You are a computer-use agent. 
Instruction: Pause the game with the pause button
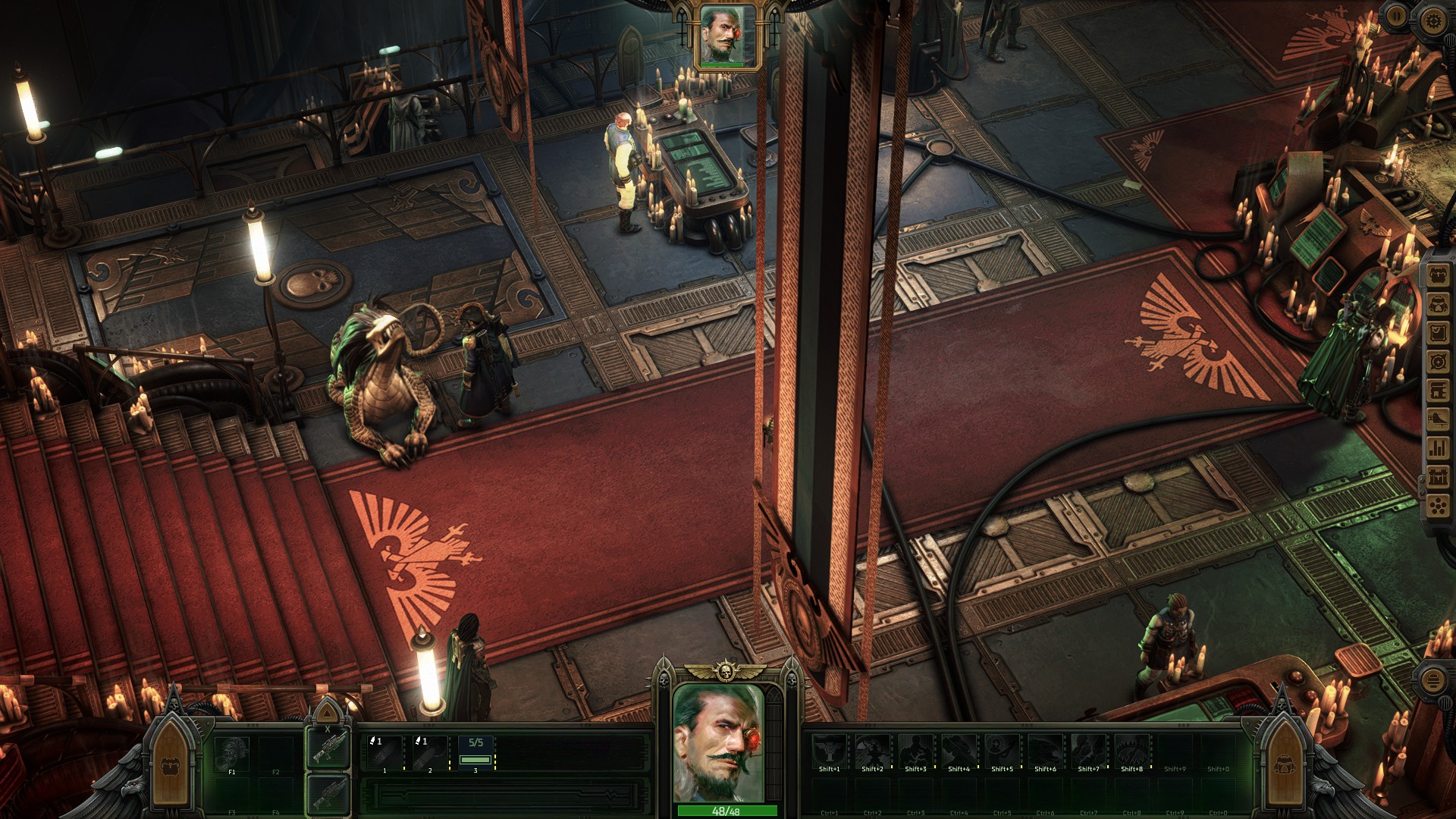(1396, 17)
